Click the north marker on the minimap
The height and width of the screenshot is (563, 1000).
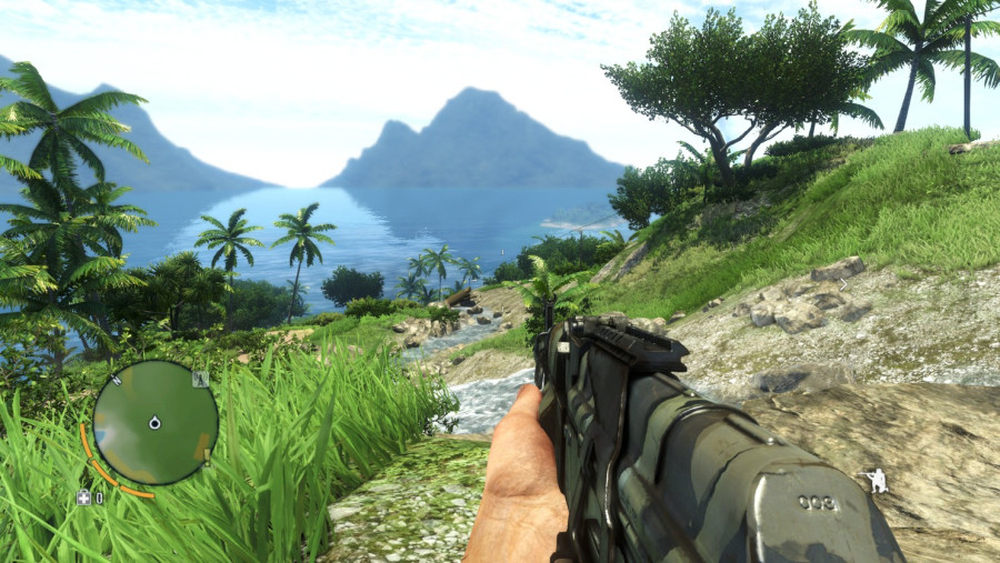[x=116, y=379]
